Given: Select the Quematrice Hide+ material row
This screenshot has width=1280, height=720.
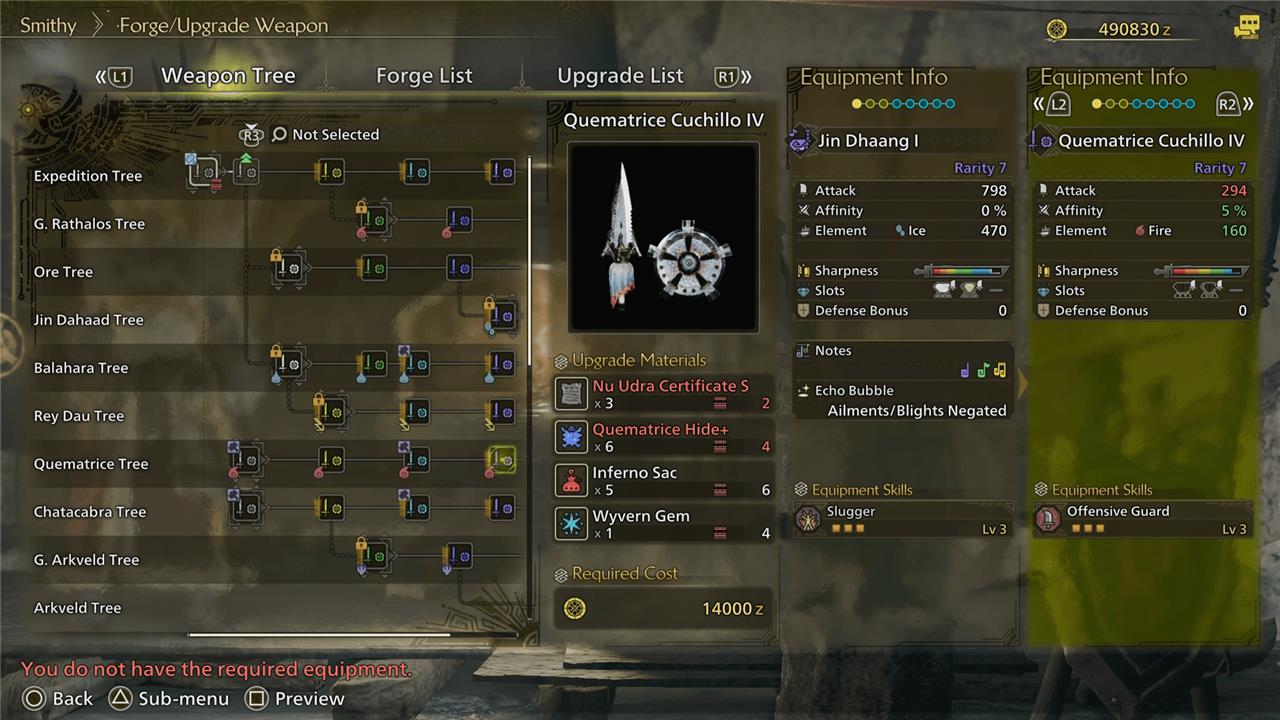Looking at the screenshot, I should (x=663, y=437).
